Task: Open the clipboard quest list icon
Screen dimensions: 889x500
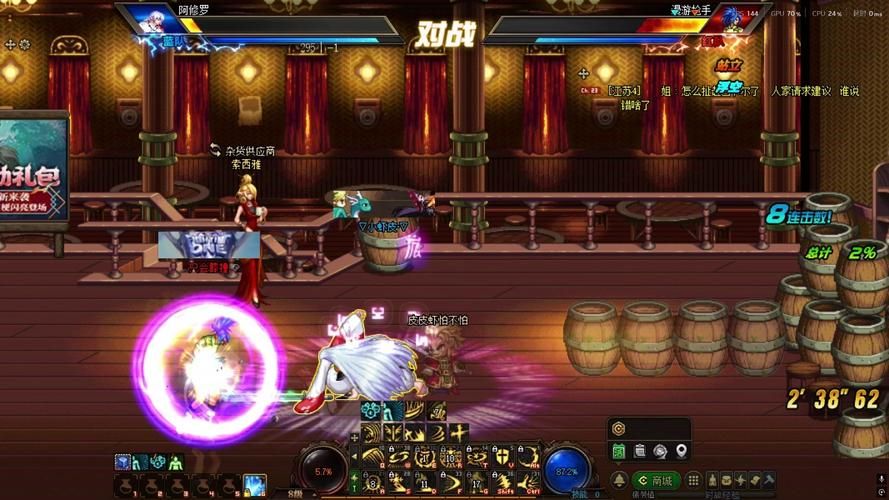Action: pos(640,451)
